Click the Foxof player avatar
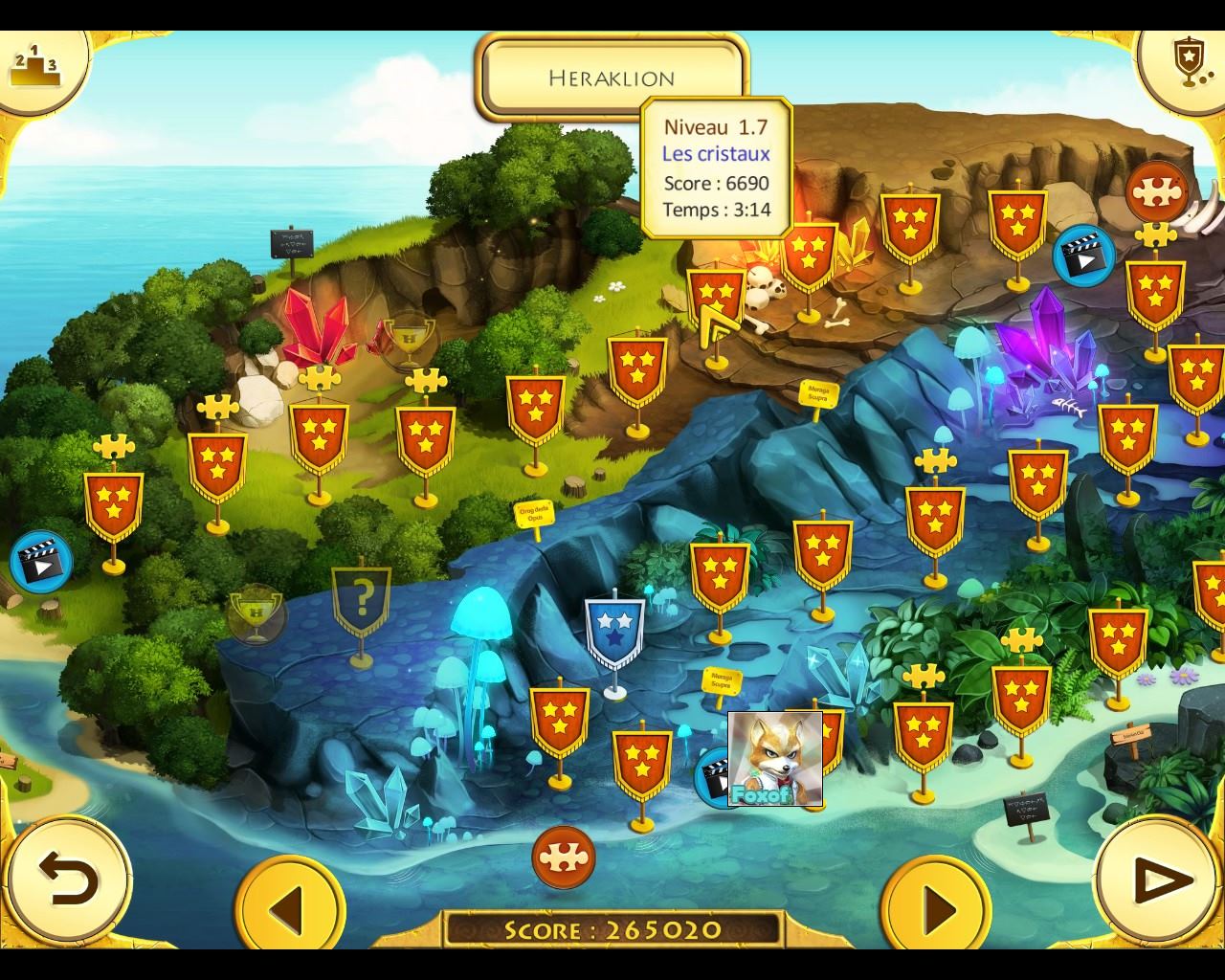This screenshot has height=980, width=1225. click(774, 758)
